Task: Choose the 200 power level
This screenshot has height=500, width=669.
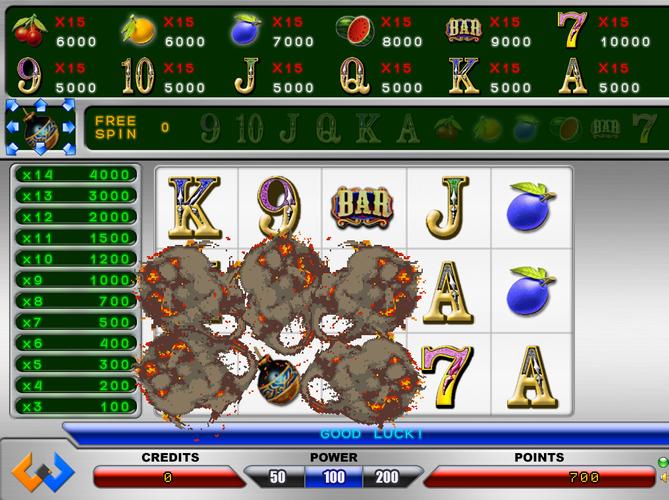Action: 388,477
